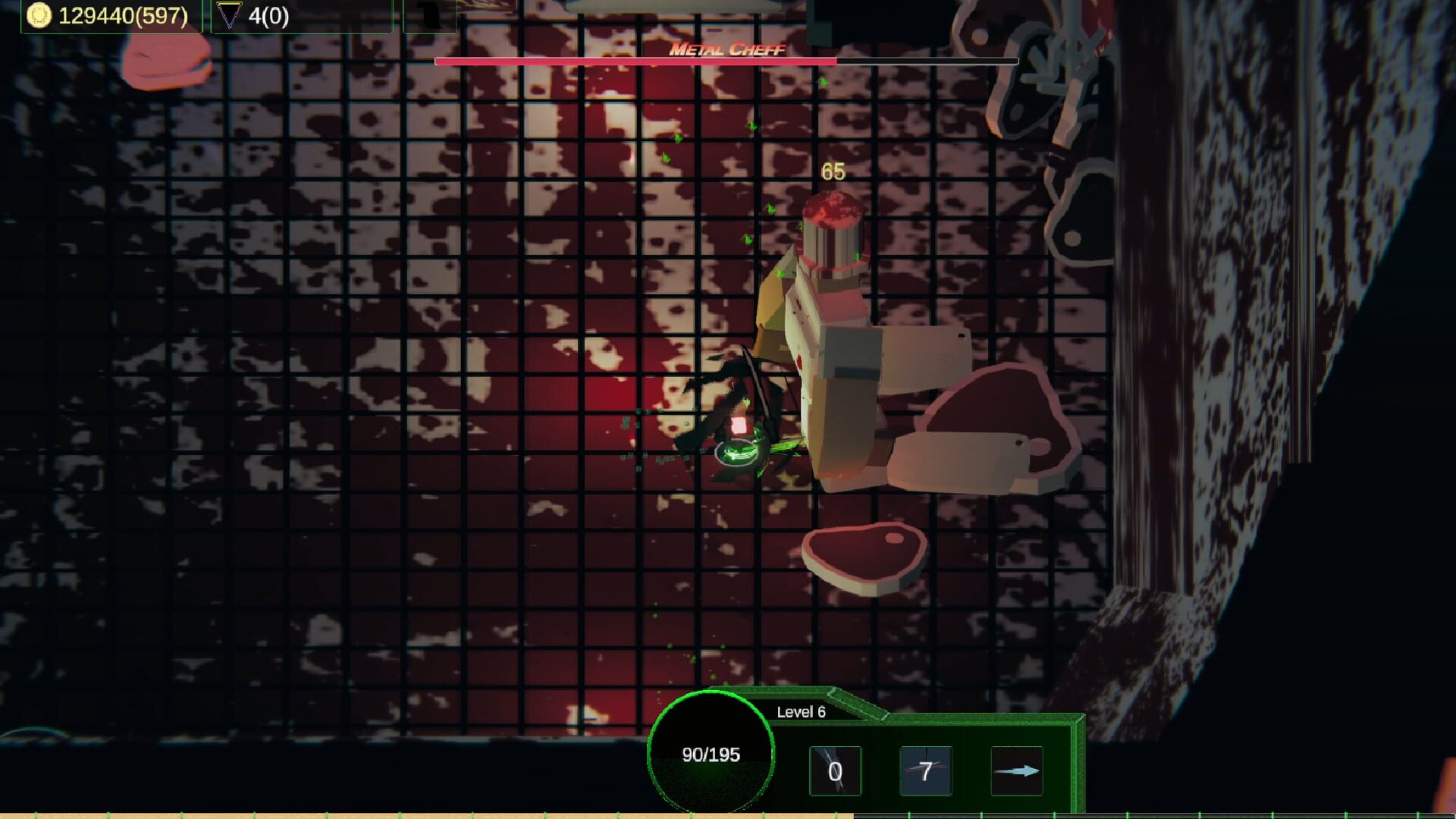
Task: Click the 129440(597) coin total text
Action: pos(121,14)
